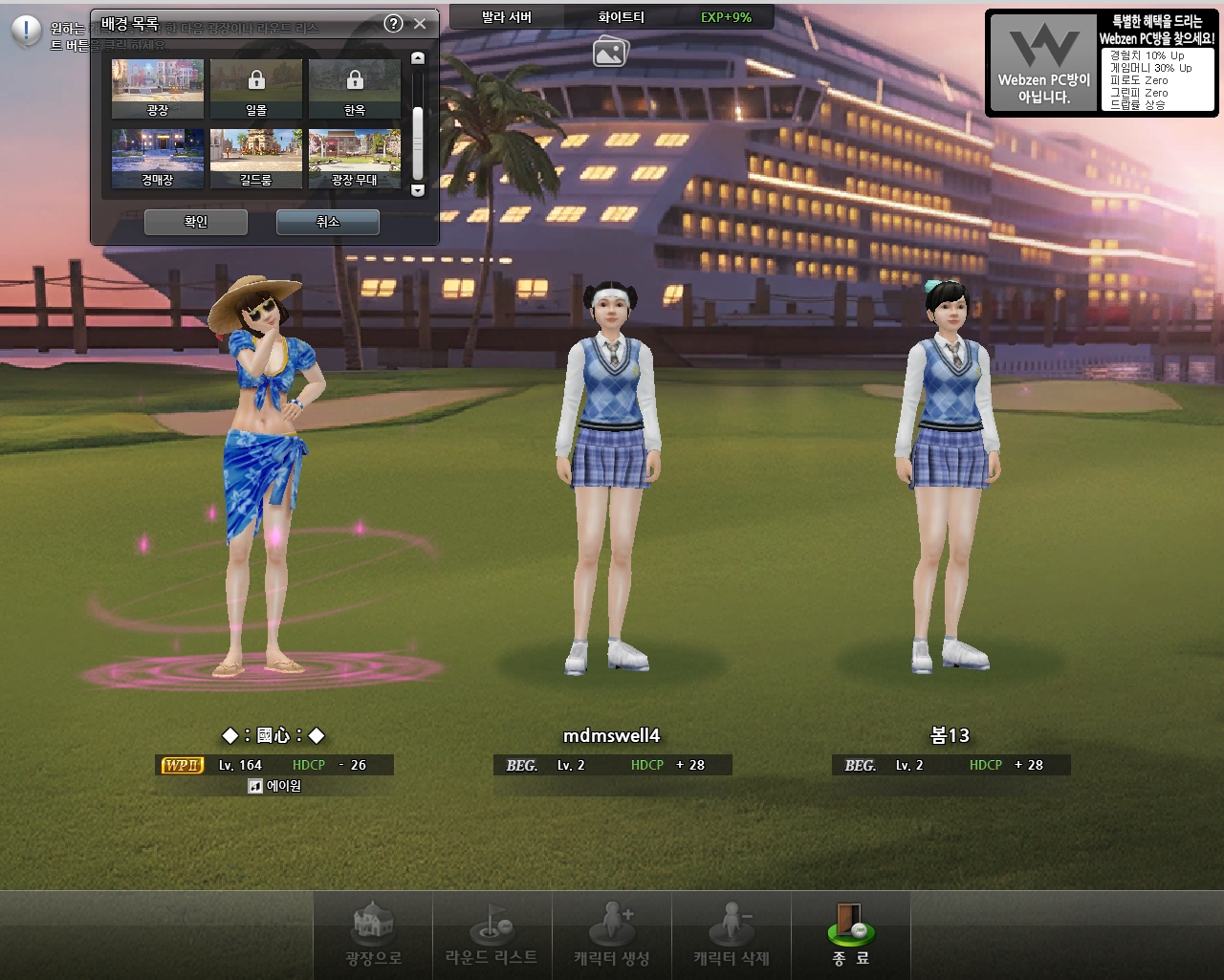
Task: Exit the game with 종료
Action: tap(850, 936)
